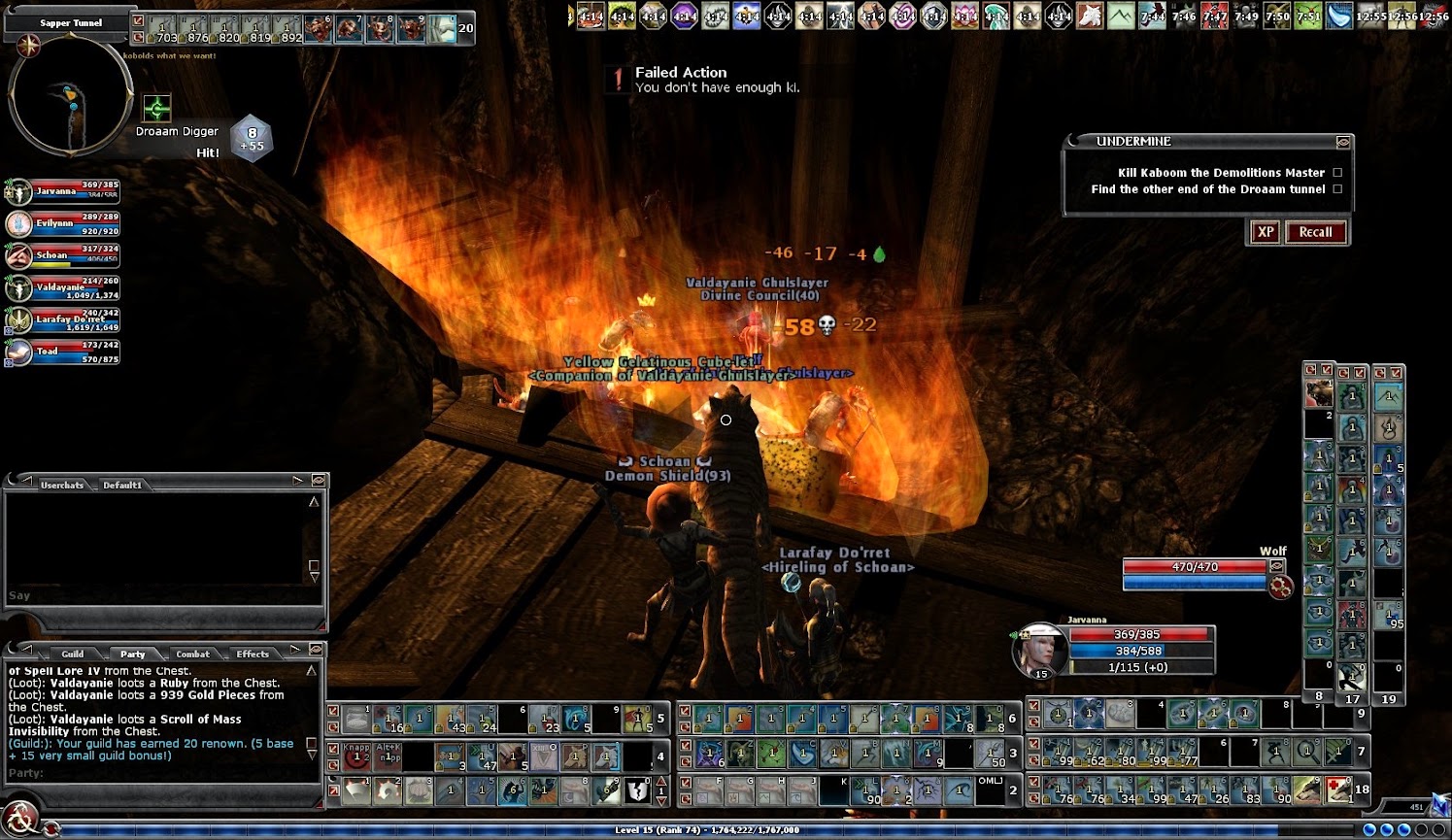Toggle the Kill Kaboom objective checkbox
1452x840 pixels.
(x=1337, y=173)
